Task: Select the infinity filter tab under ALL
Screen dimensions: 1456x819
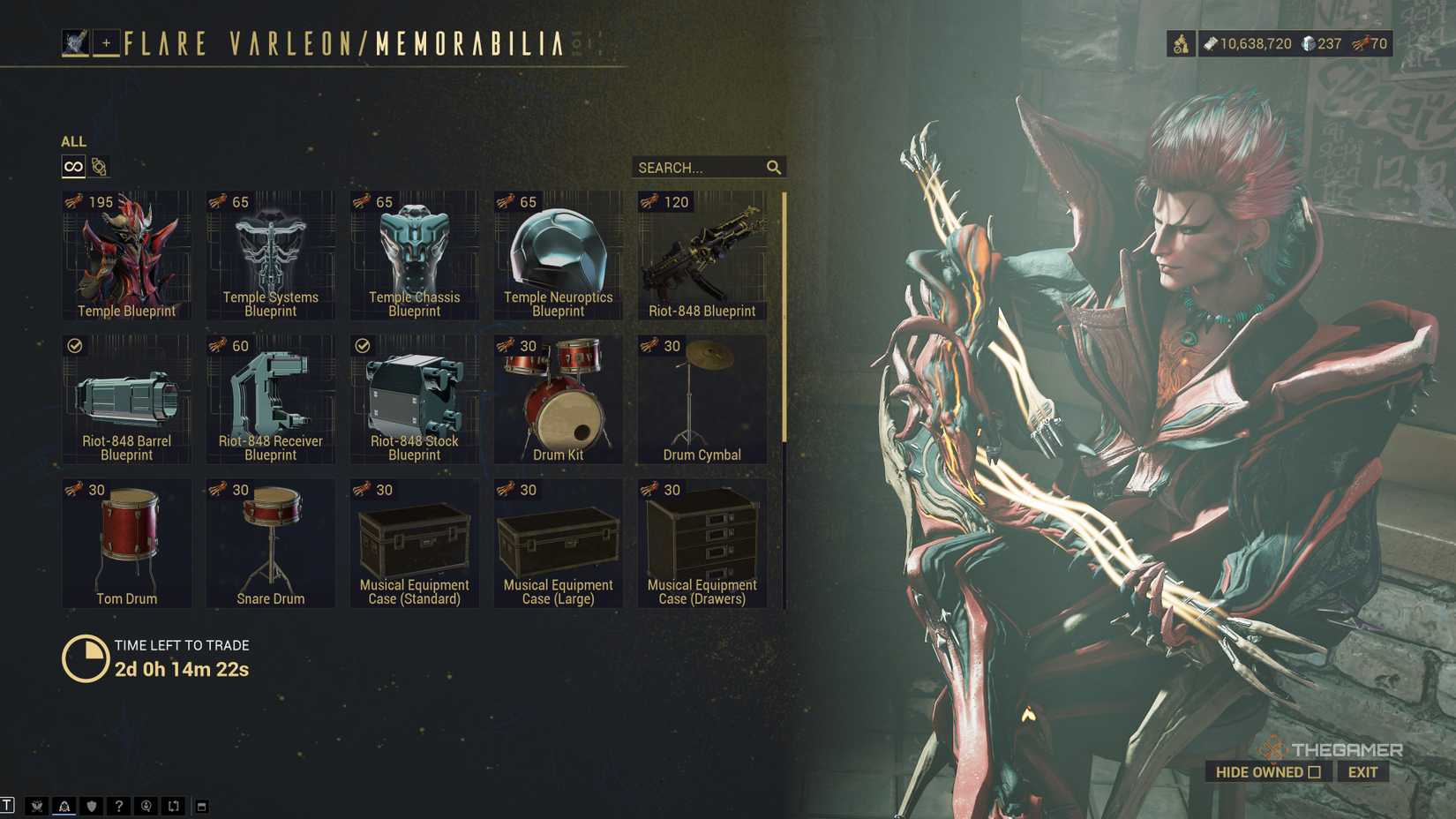Action: point(72,166)
